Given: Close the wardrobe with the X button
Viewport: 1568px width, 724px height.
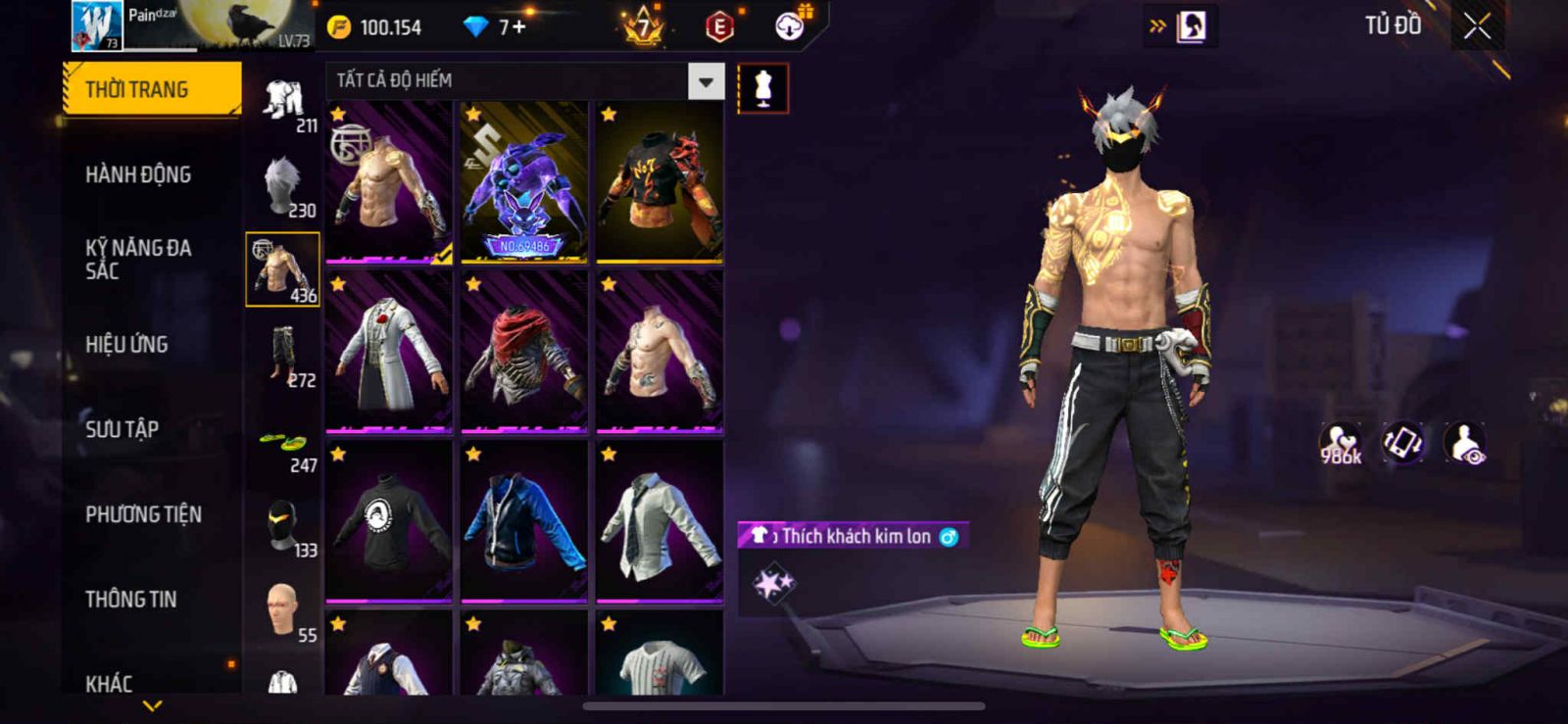Looking at the screenshot, I should pos(1477,26).
